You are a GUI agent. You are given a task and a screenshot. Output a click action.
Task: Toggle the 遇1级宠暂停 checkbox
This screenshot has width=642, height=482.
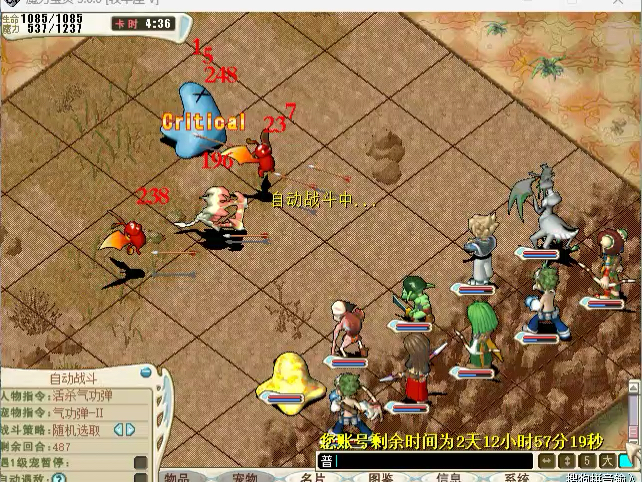click(141, 463)
